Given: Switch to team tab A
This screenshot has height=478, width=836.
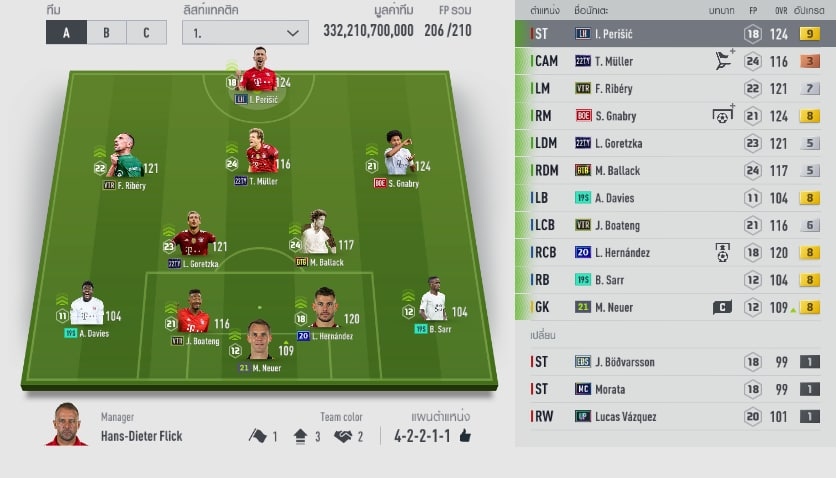Looking at the screenshot, I should pos(65,31).
